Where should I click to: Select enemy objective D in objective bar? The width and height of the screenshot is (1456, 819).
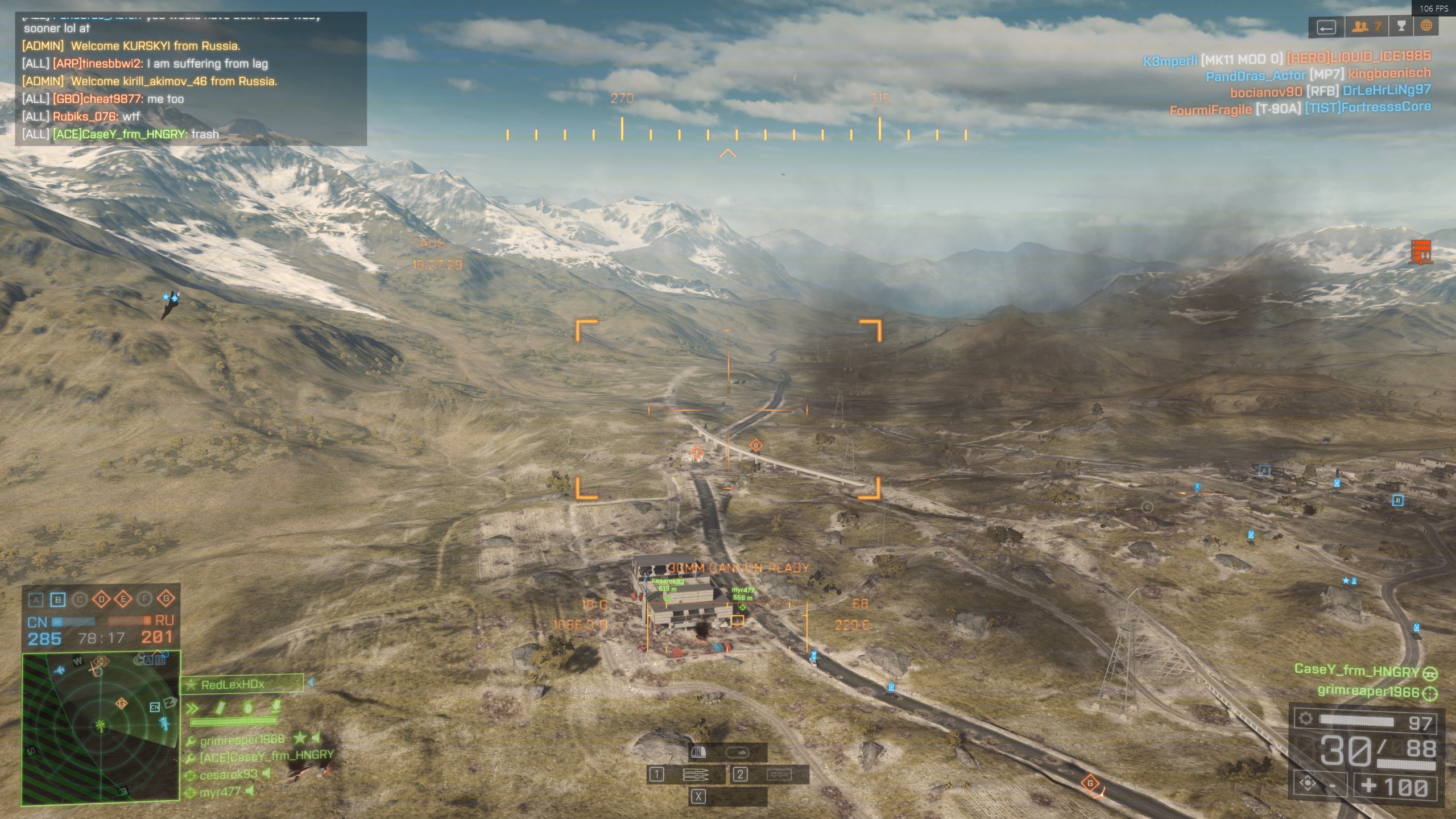tap(101, 599)
